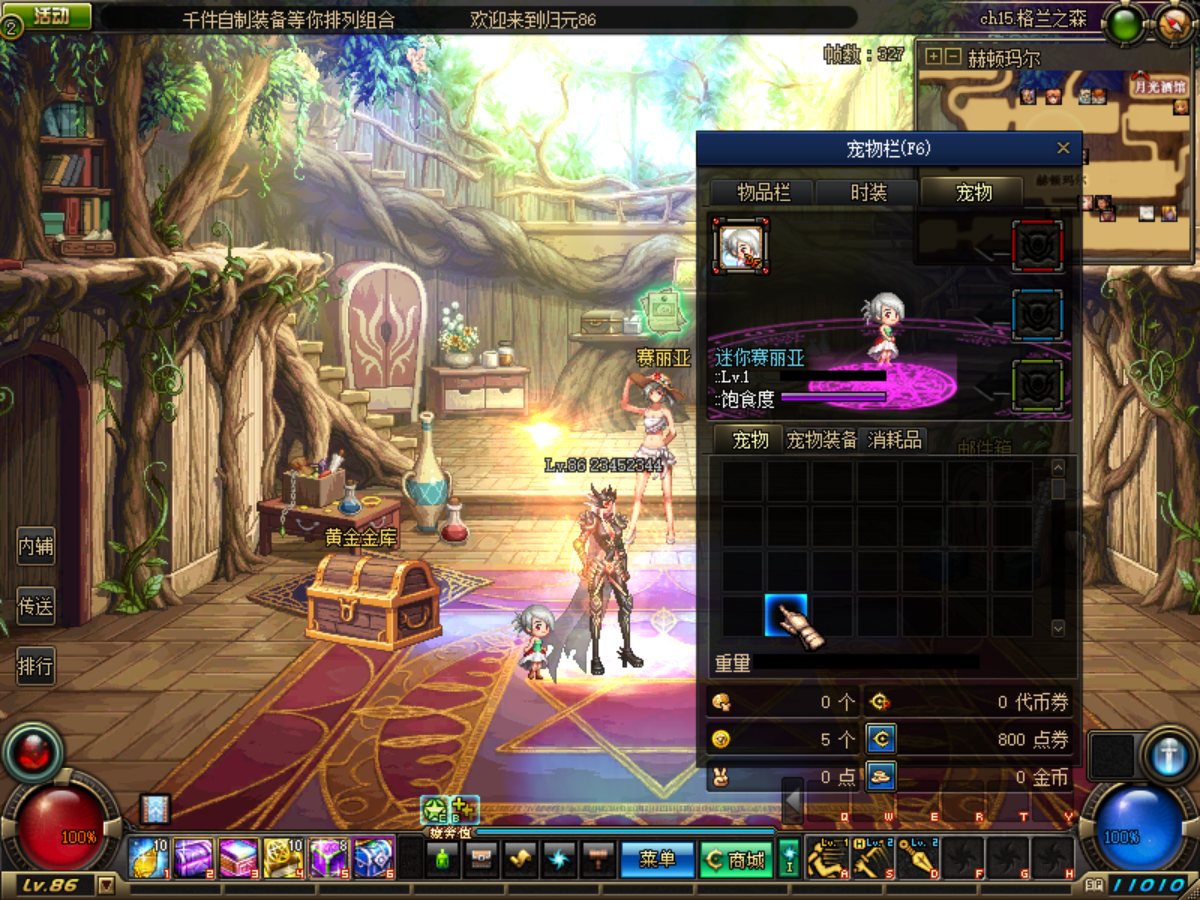
Task: Select the 宠物装备 pet equipment sub-tab
Action: (821, 440)
